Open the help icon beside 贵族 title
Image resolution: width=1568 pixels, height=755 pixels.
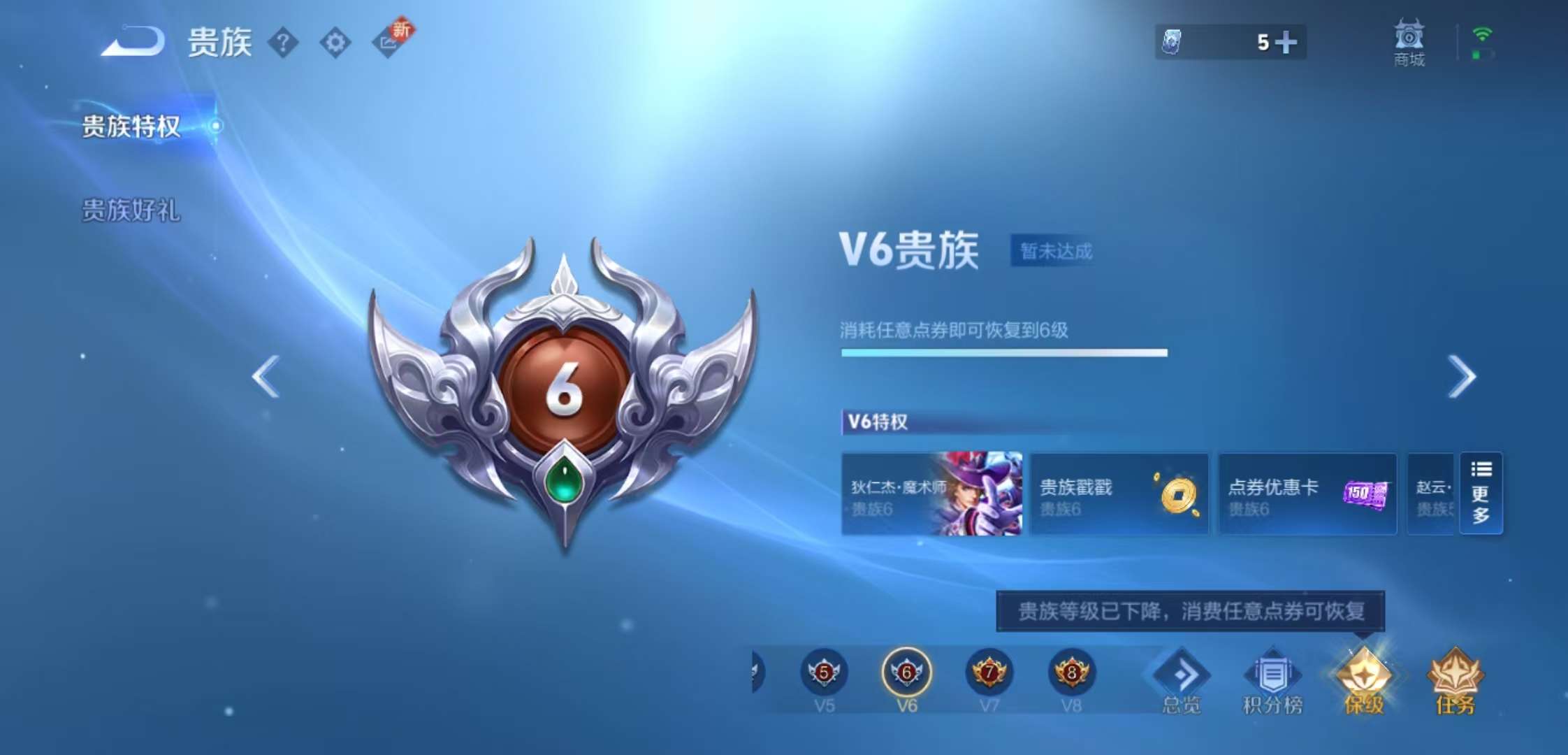(282, 43)
